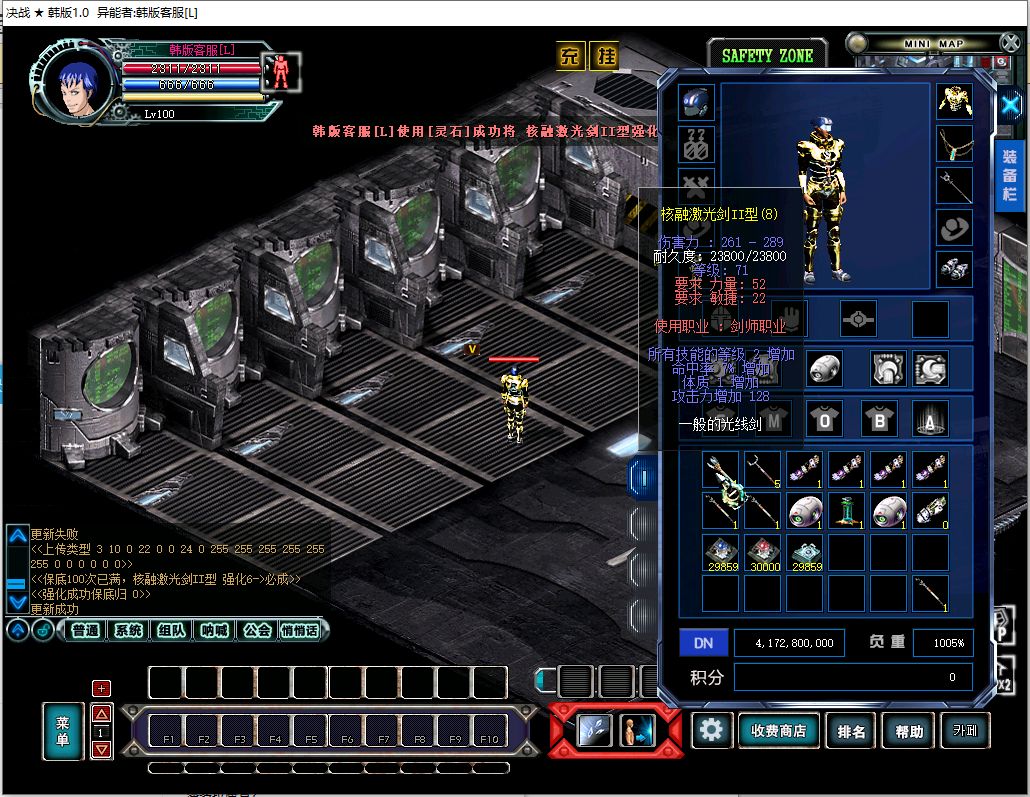Open the 悄悄话 whisper channel
This screenshot has height=797, width=1030.
pos(299,630)
